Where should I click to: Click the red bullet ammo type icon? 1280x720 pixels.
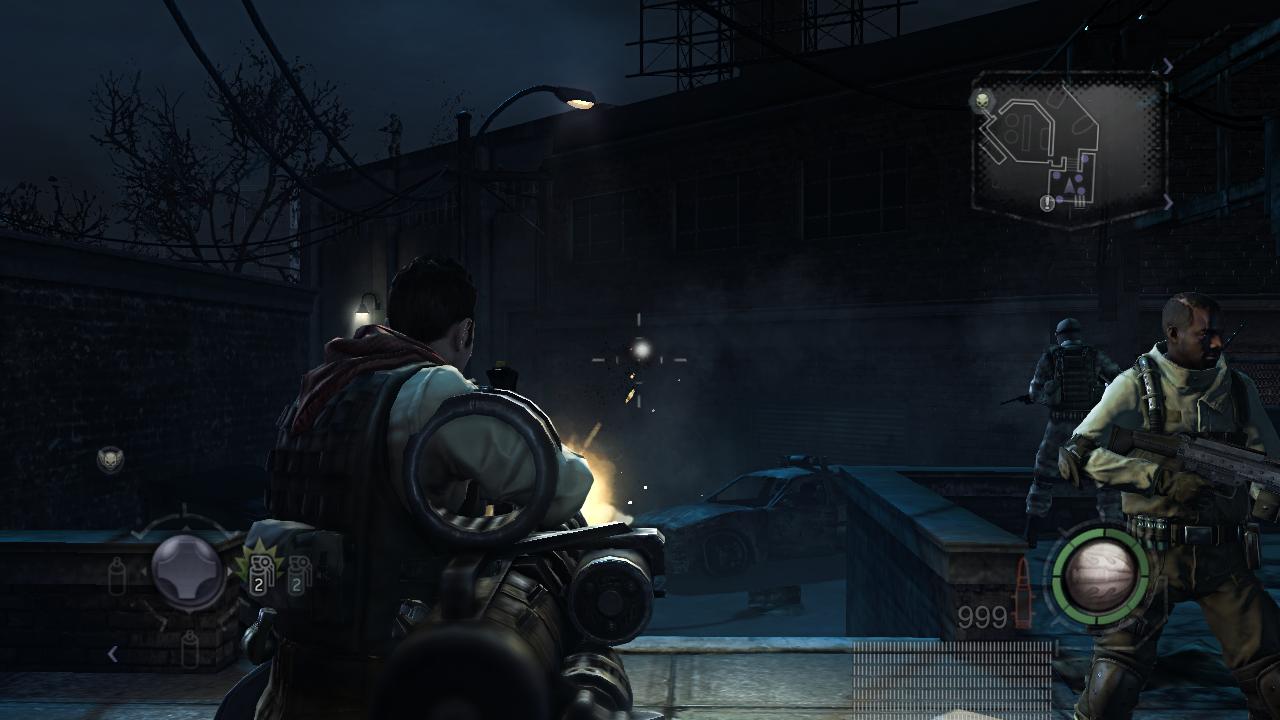pyautogui.click(x=1023, y=594)
